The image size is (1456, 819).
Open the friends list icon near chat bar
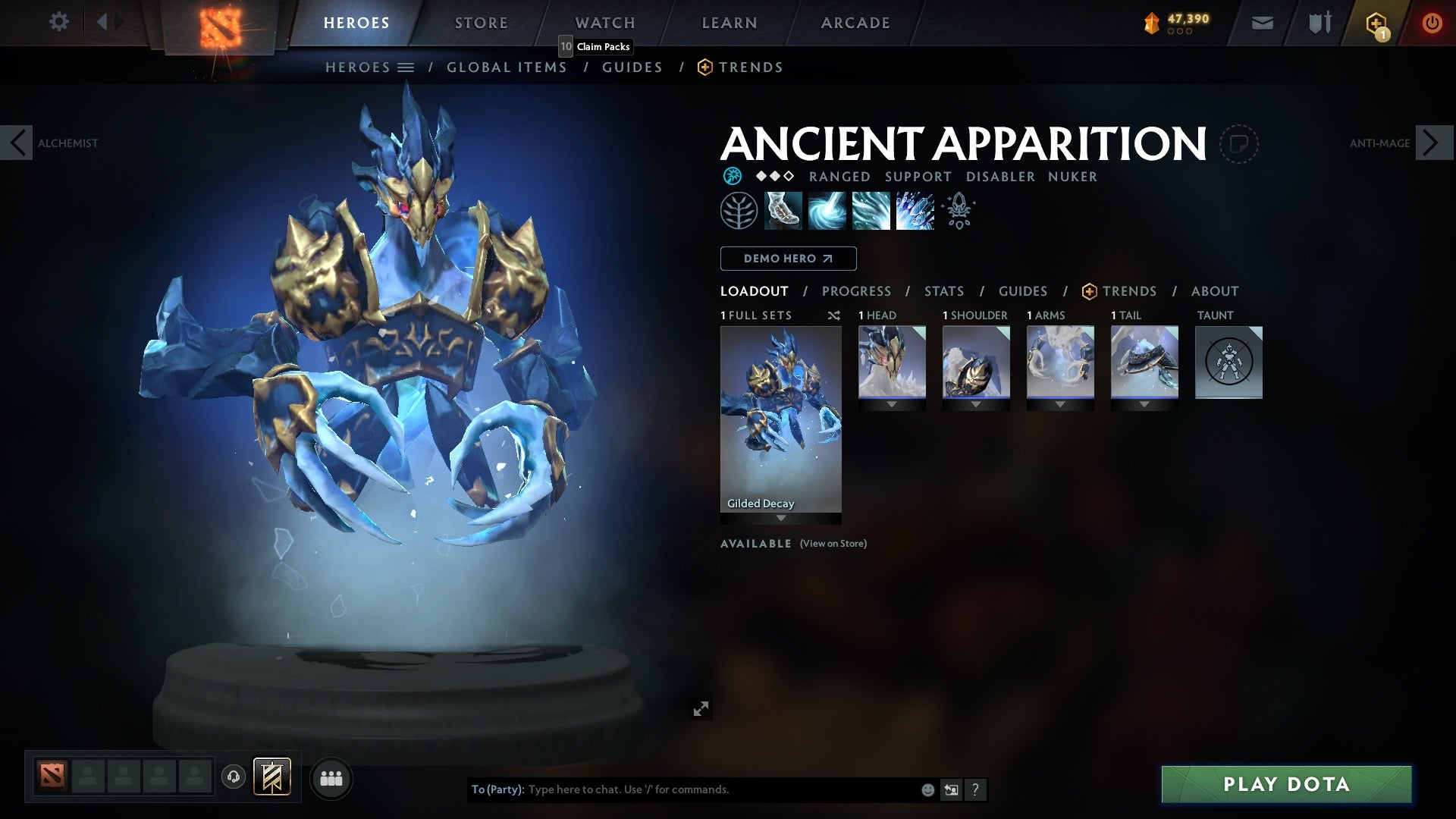click(331, 778)
